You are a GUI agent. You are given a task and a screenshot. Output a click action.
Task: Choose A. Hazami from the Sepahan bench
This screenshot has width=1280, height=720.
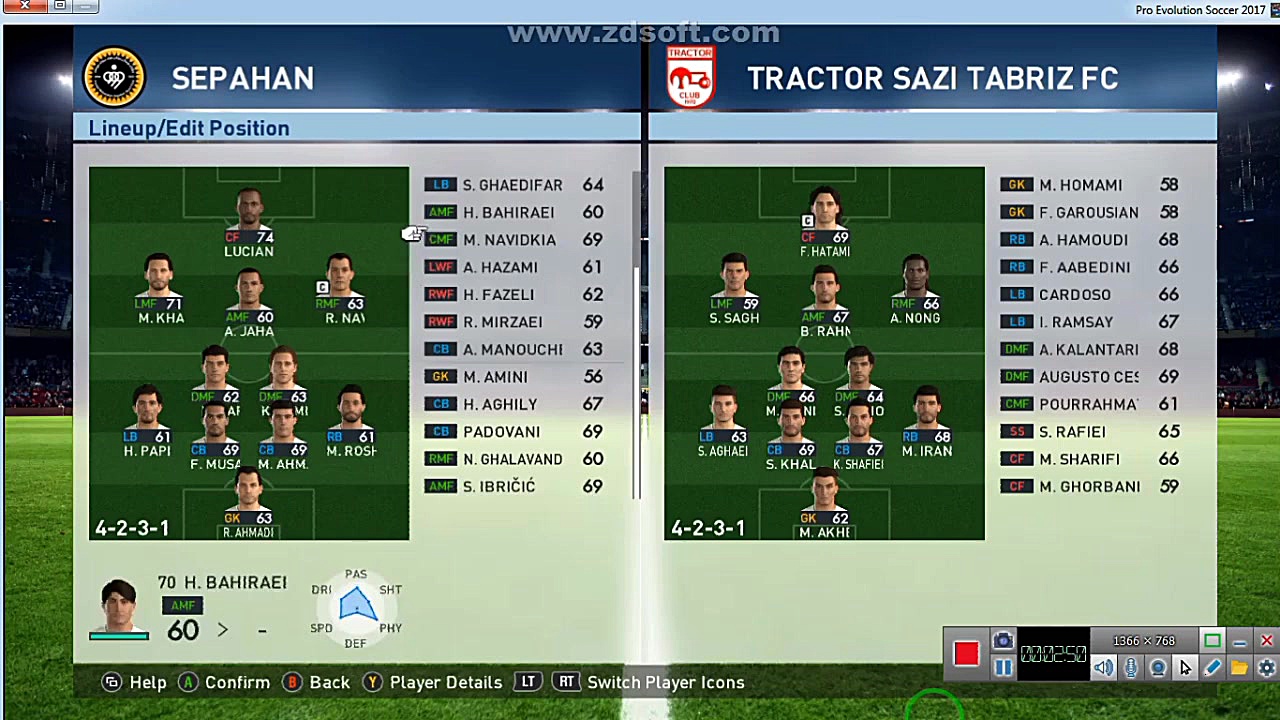click(500, 267)
